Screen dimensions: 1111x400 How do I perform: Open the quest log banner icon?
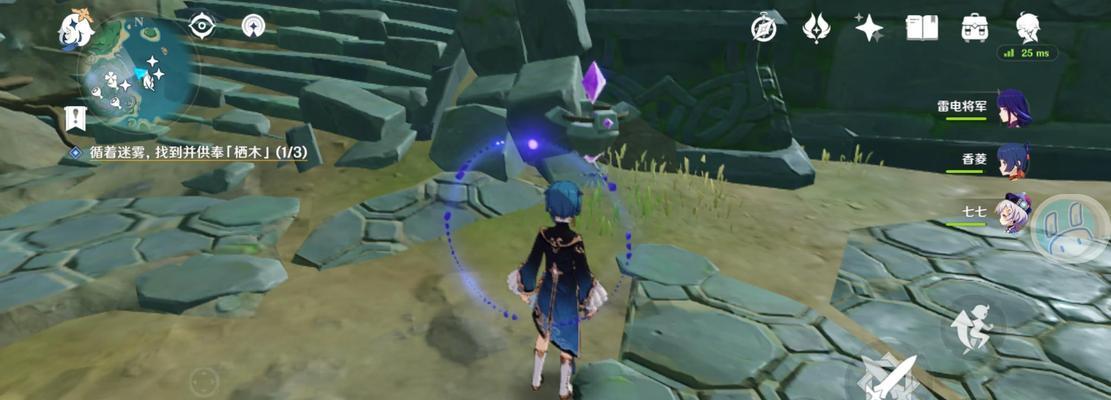click(75, 119)
